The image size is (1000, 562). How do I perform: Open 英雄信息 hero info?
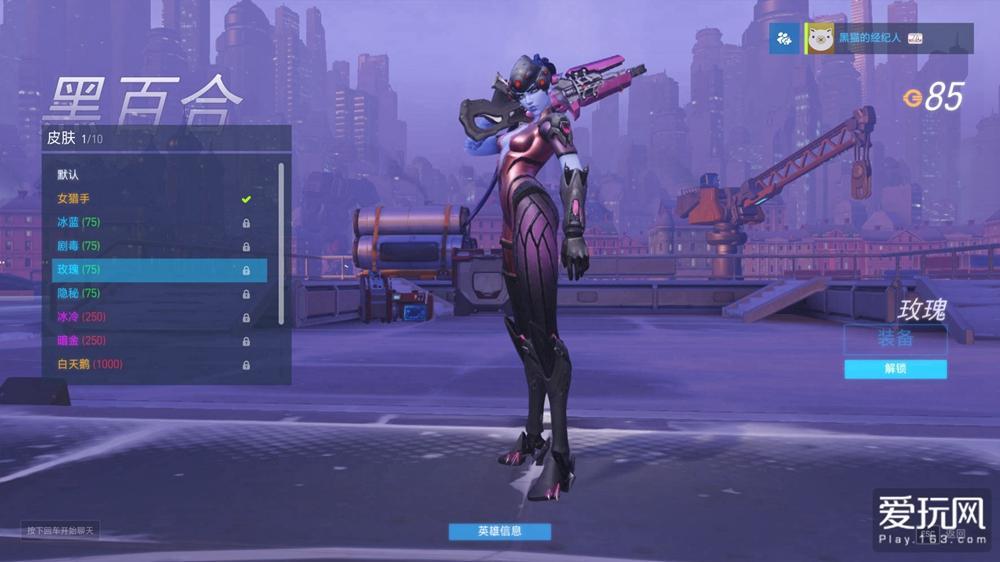point(499,531)
